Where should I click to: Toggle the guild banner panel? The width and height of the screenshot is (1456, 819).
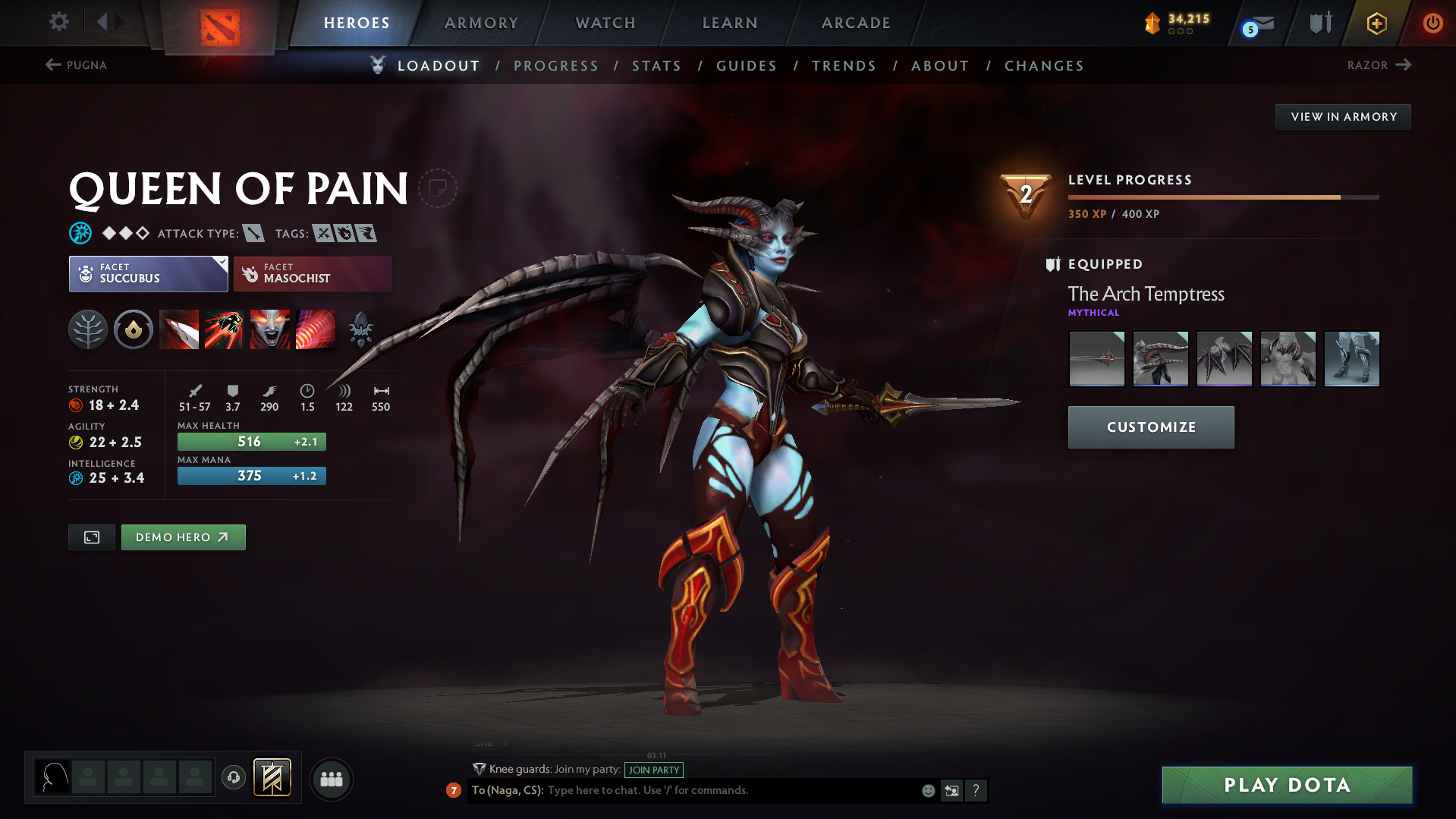(273, 778)
